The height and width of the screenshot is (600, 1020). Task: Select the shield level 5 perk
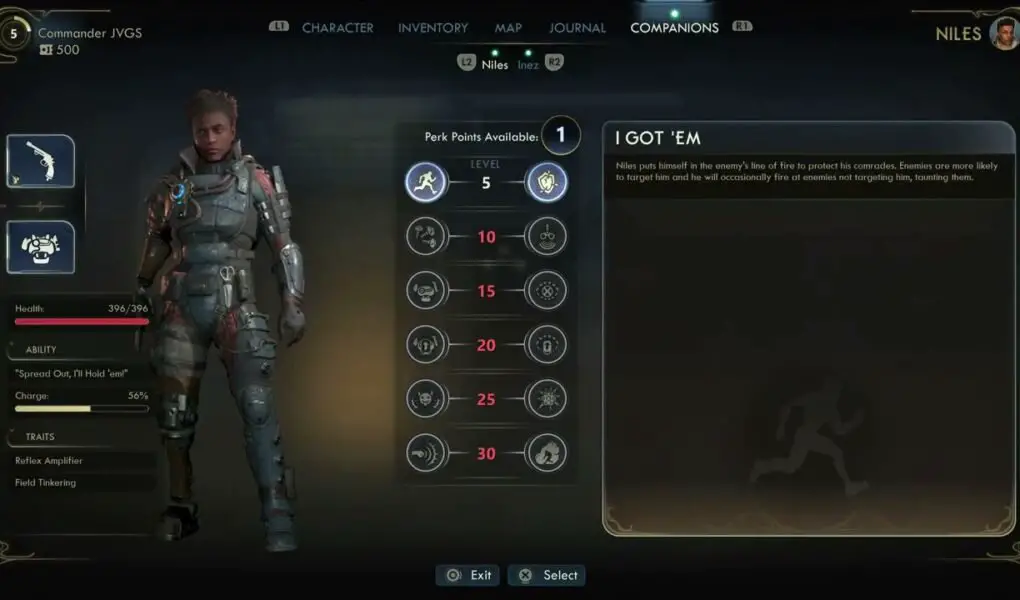547,183
